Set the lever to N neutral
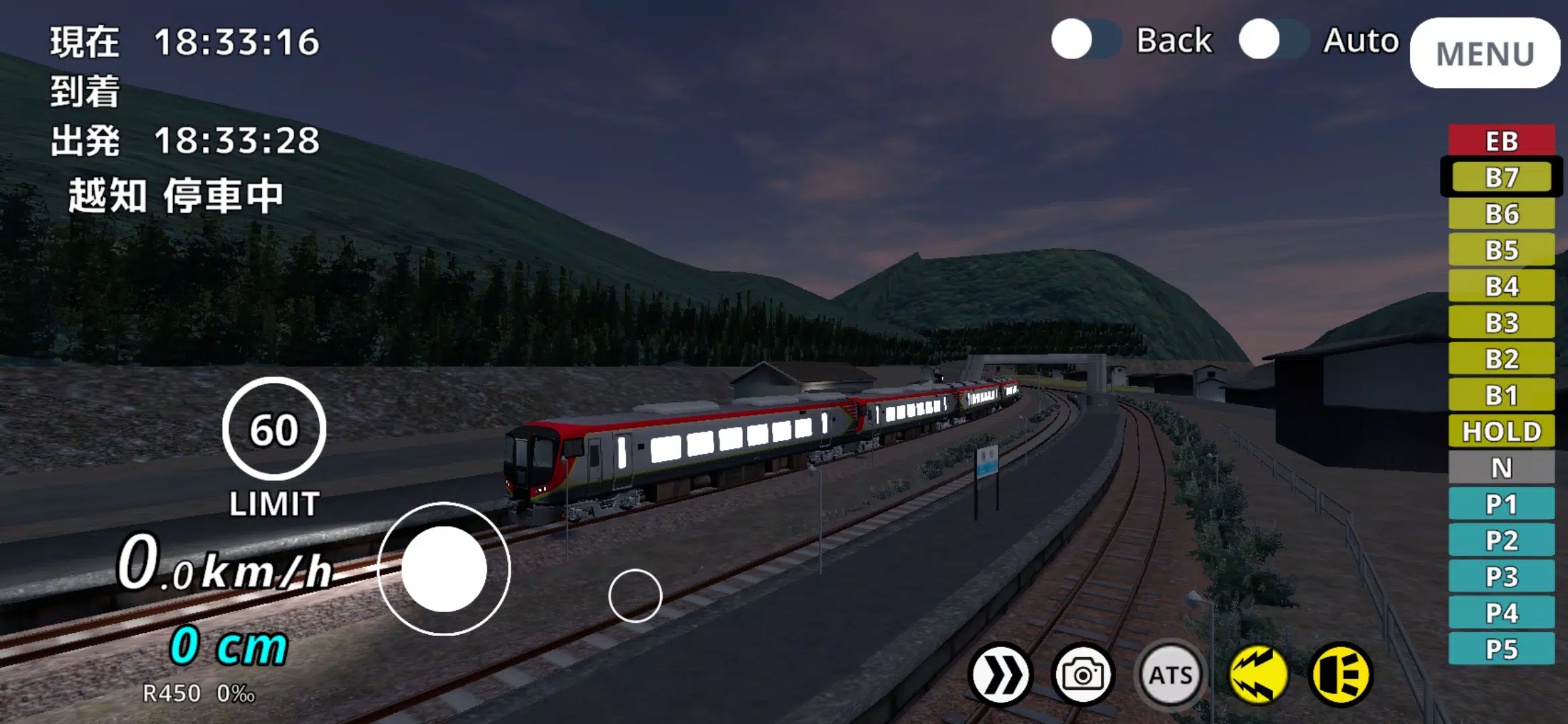 [1502, 467]
